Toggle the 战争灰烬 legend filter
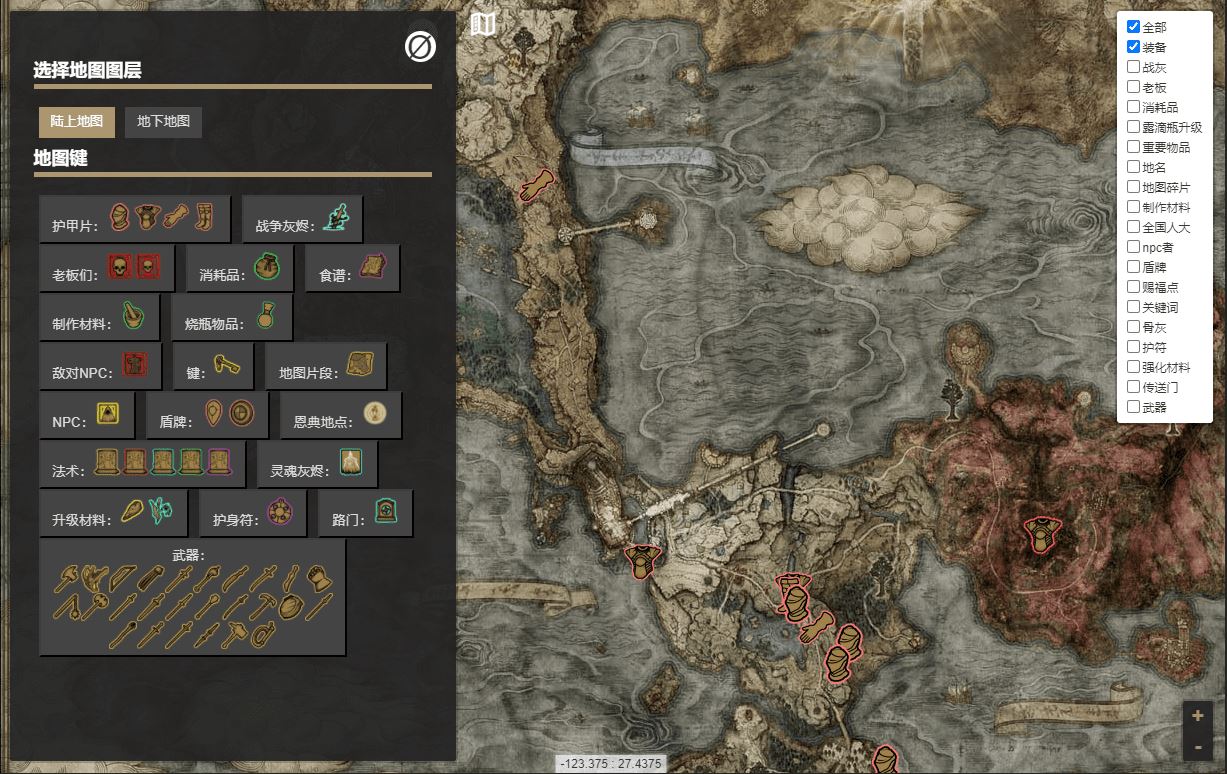This screenshot has width=1227, height=774. point(302,219)
